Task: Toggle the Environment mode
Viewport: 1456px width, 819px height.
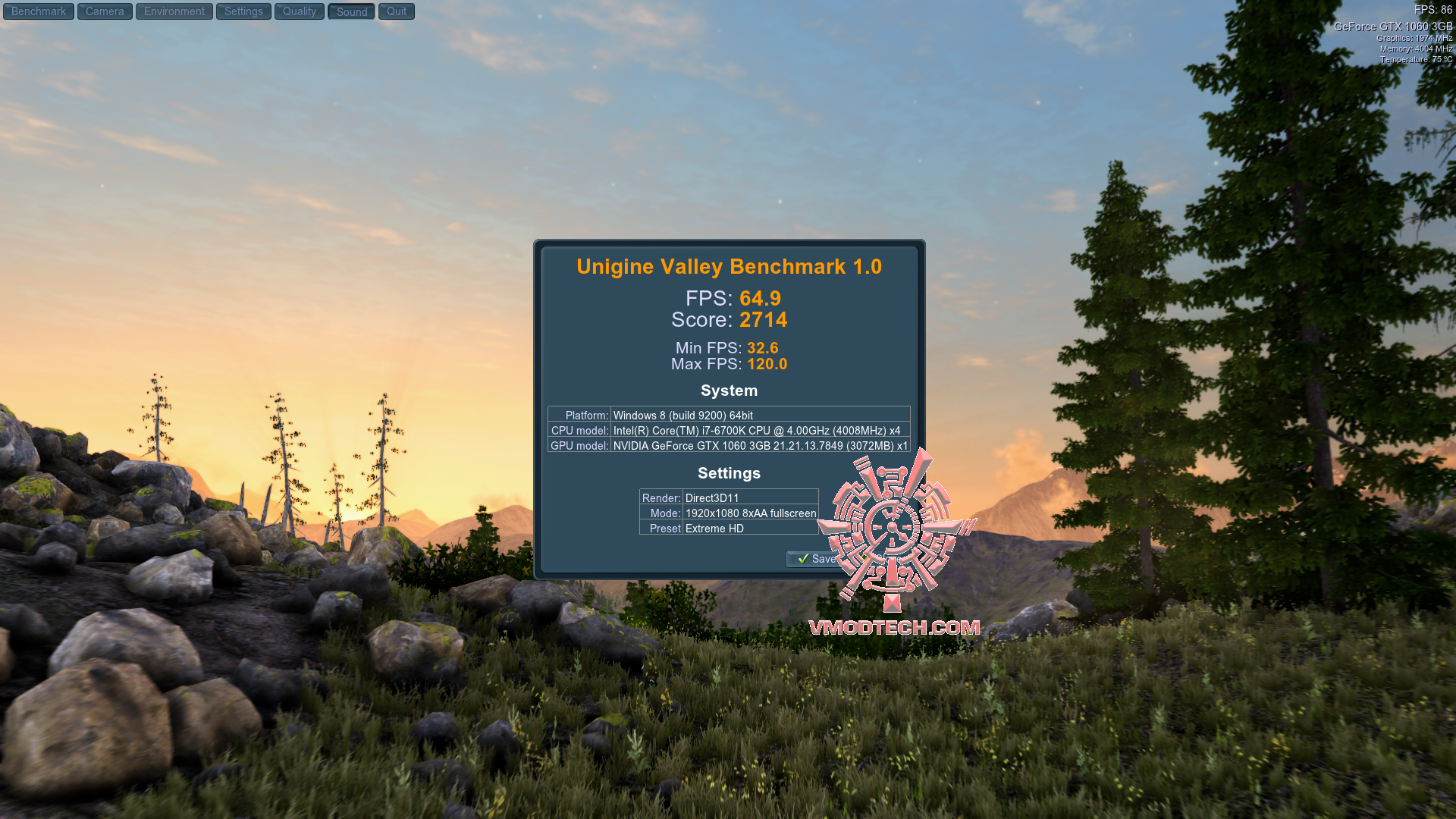Action: click(x=174, y=11)
